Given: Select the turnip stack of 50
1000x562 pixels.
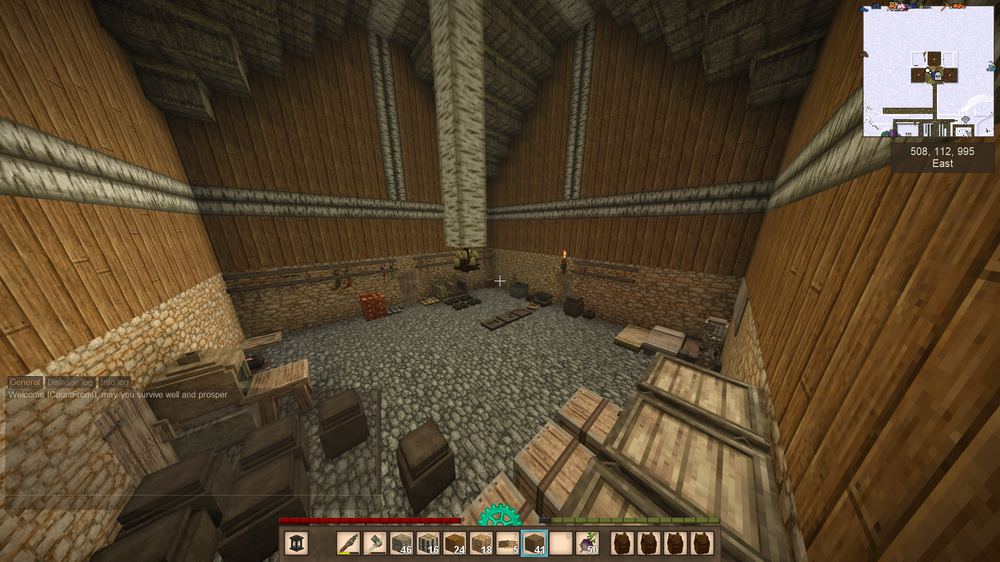Looking at the screenshot, I should click(587, 543).
